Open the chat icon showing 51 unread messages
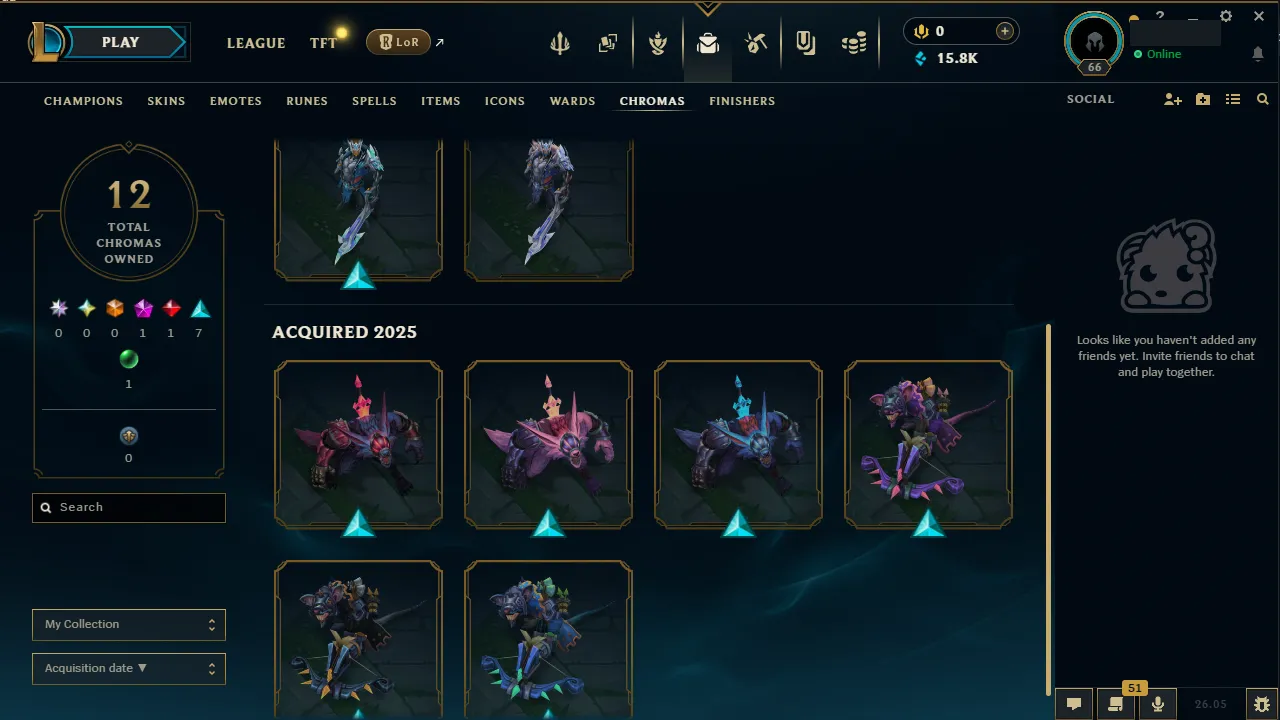 point(1116,704)
